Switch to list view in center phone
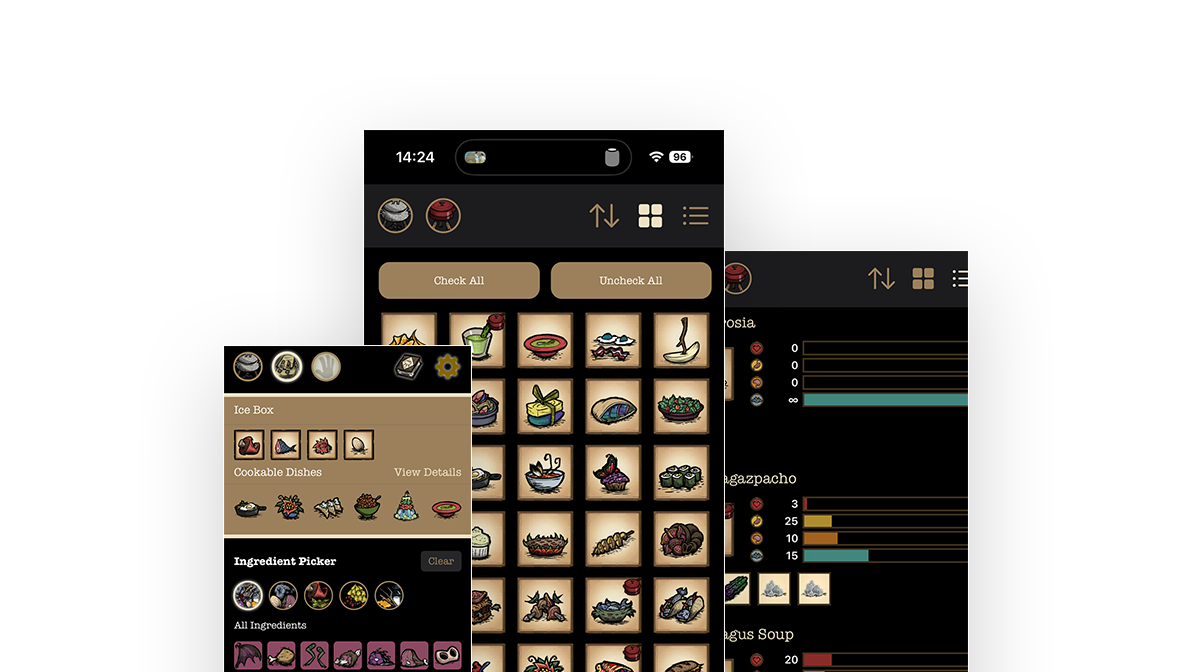Screen dimensions: 1191x672 pos(695,215)
